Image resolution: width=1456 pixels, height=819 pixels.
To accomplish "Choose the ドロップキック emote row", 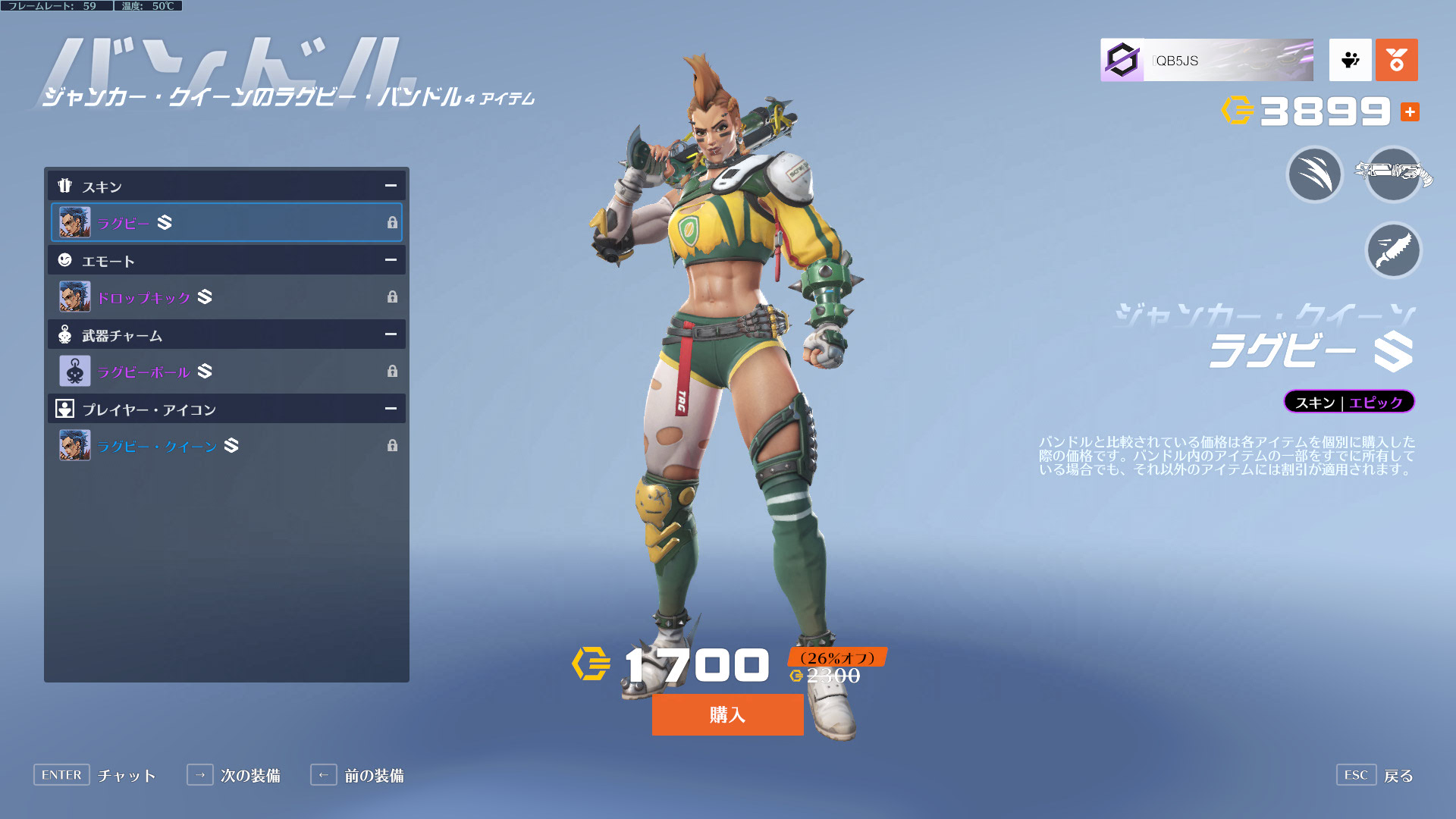I will point(226,297).
